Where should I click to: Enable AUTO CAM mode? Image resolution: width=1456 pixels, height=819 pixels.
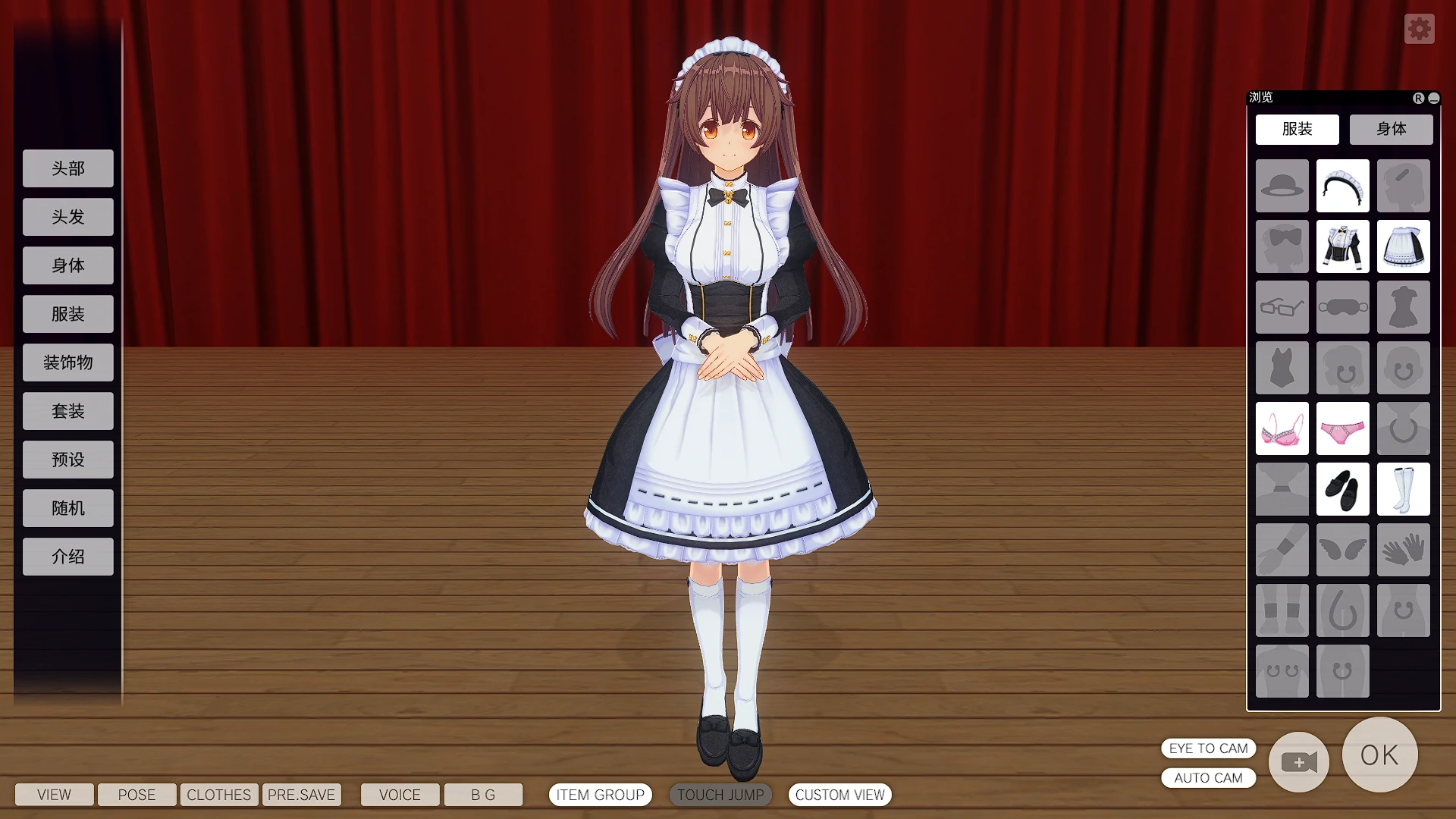tap(1208, 777)
